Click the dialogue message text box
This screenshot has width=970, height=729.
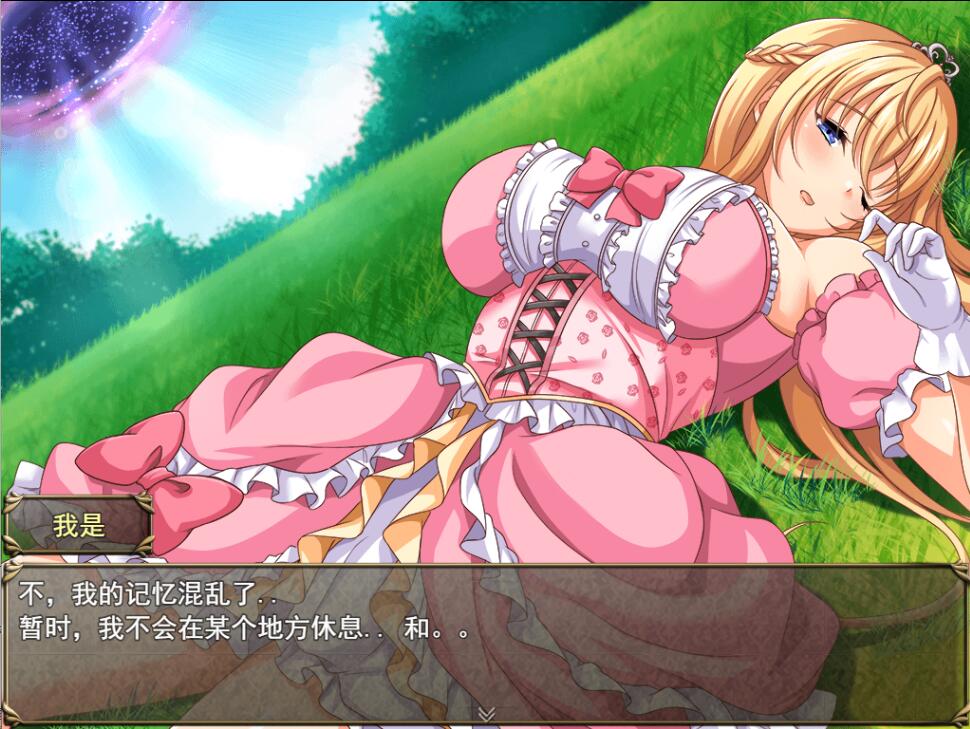click(x=485, y=642)
